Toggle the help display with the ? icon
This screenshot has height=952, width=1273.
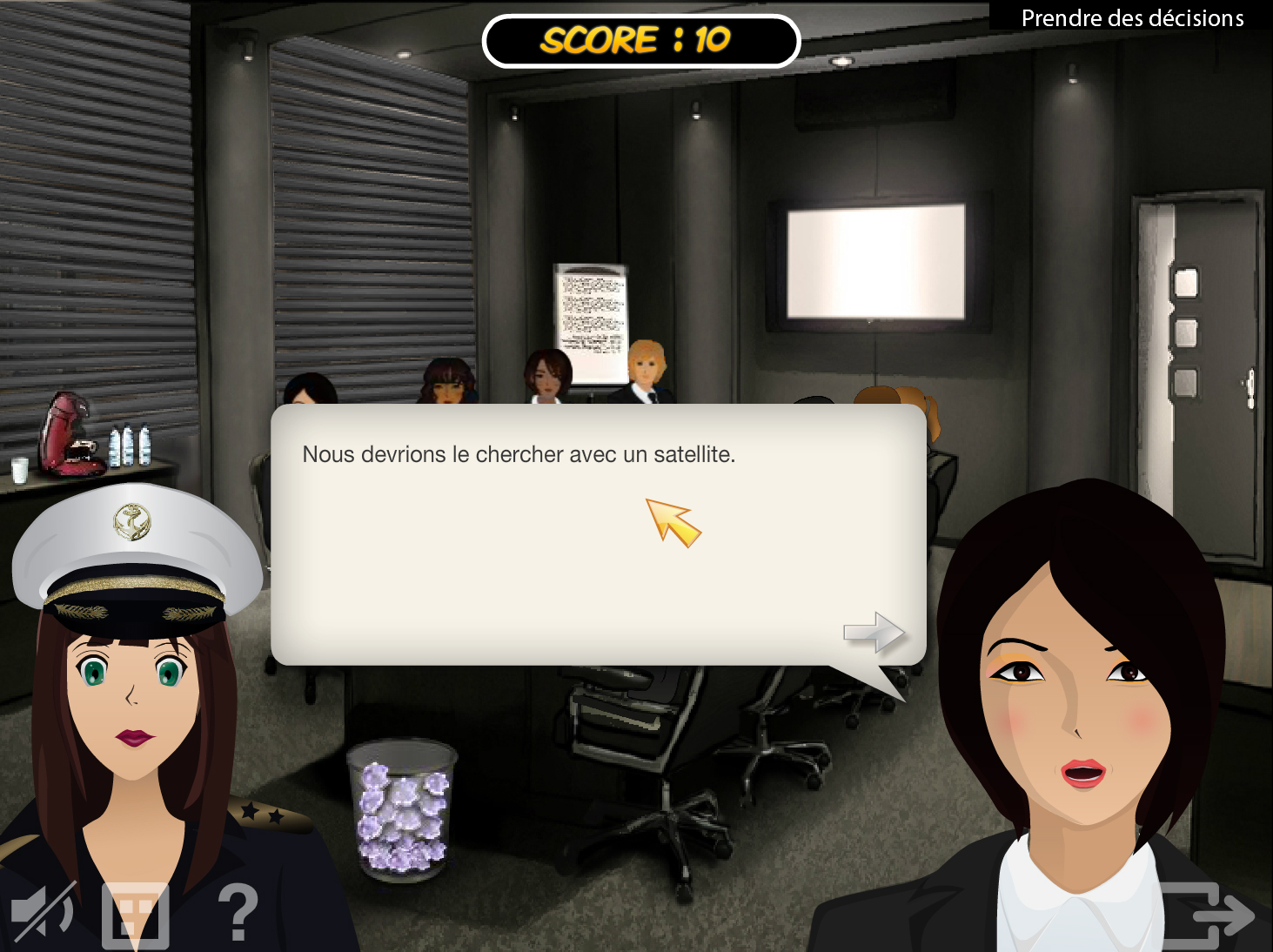236,914
